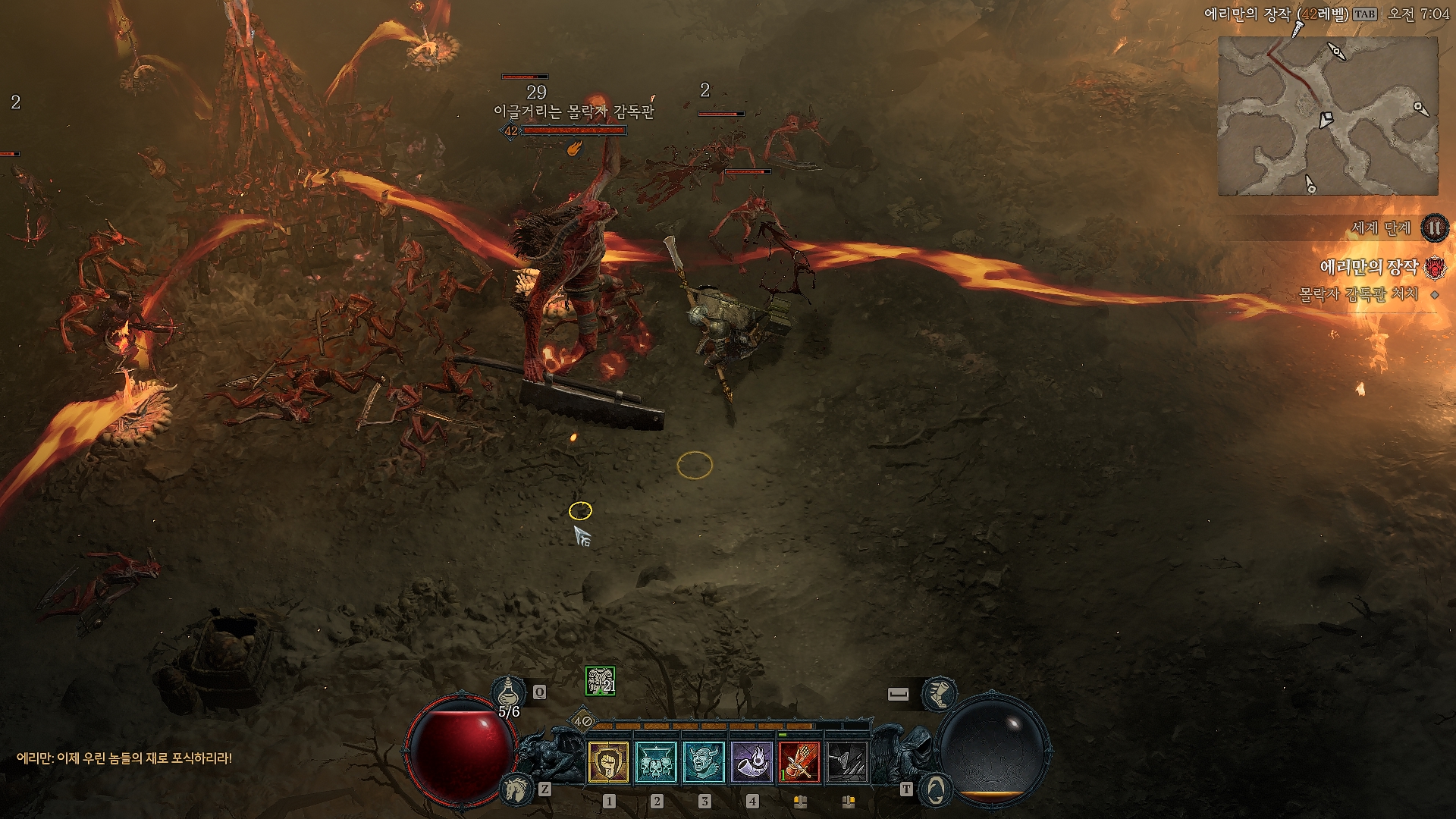Click the green armor buff icon
The width and height of the screenshot is (1456, 819).
point(600,681)
